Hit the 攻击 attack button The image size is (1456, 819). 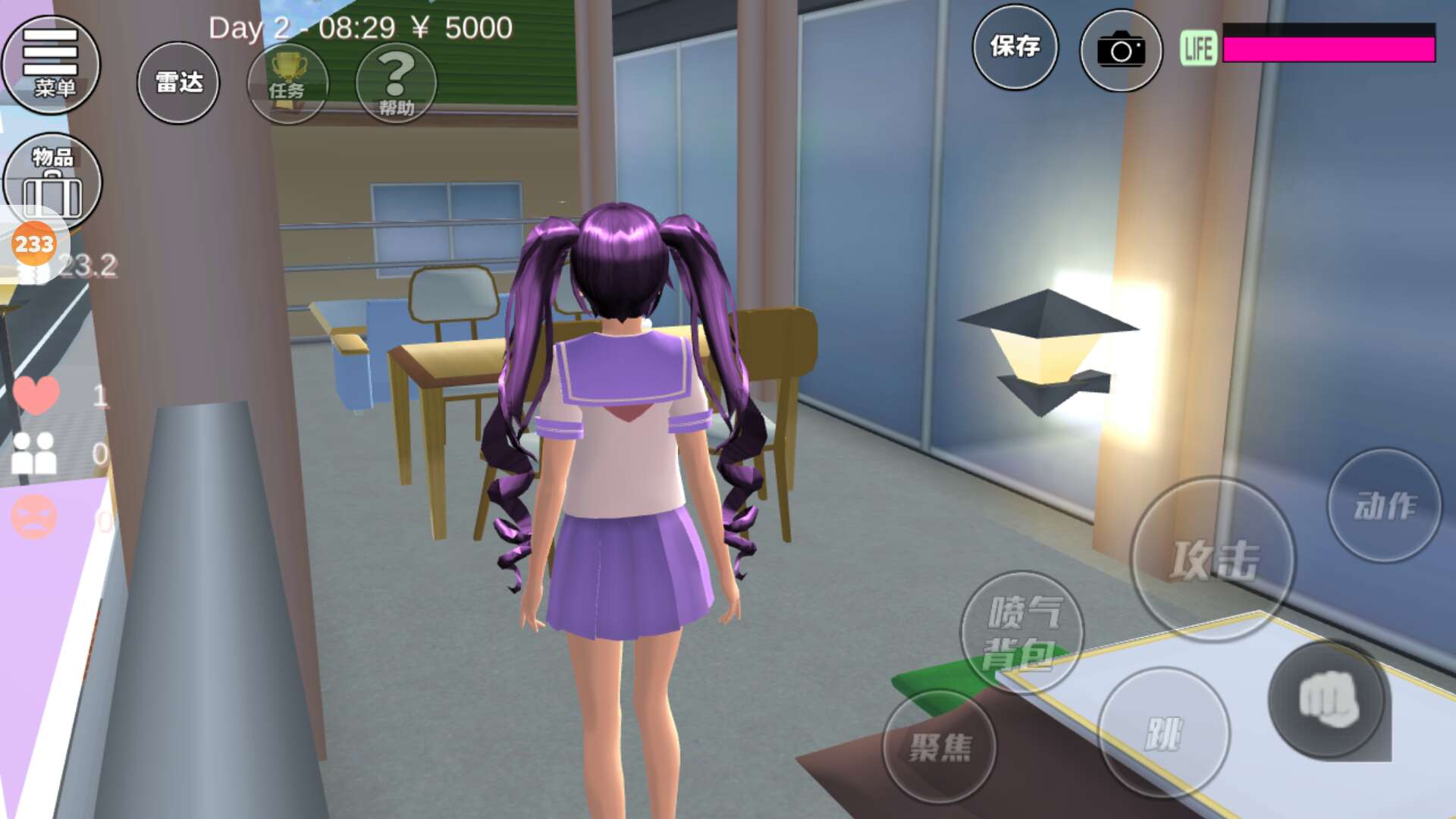[1213, 559]
